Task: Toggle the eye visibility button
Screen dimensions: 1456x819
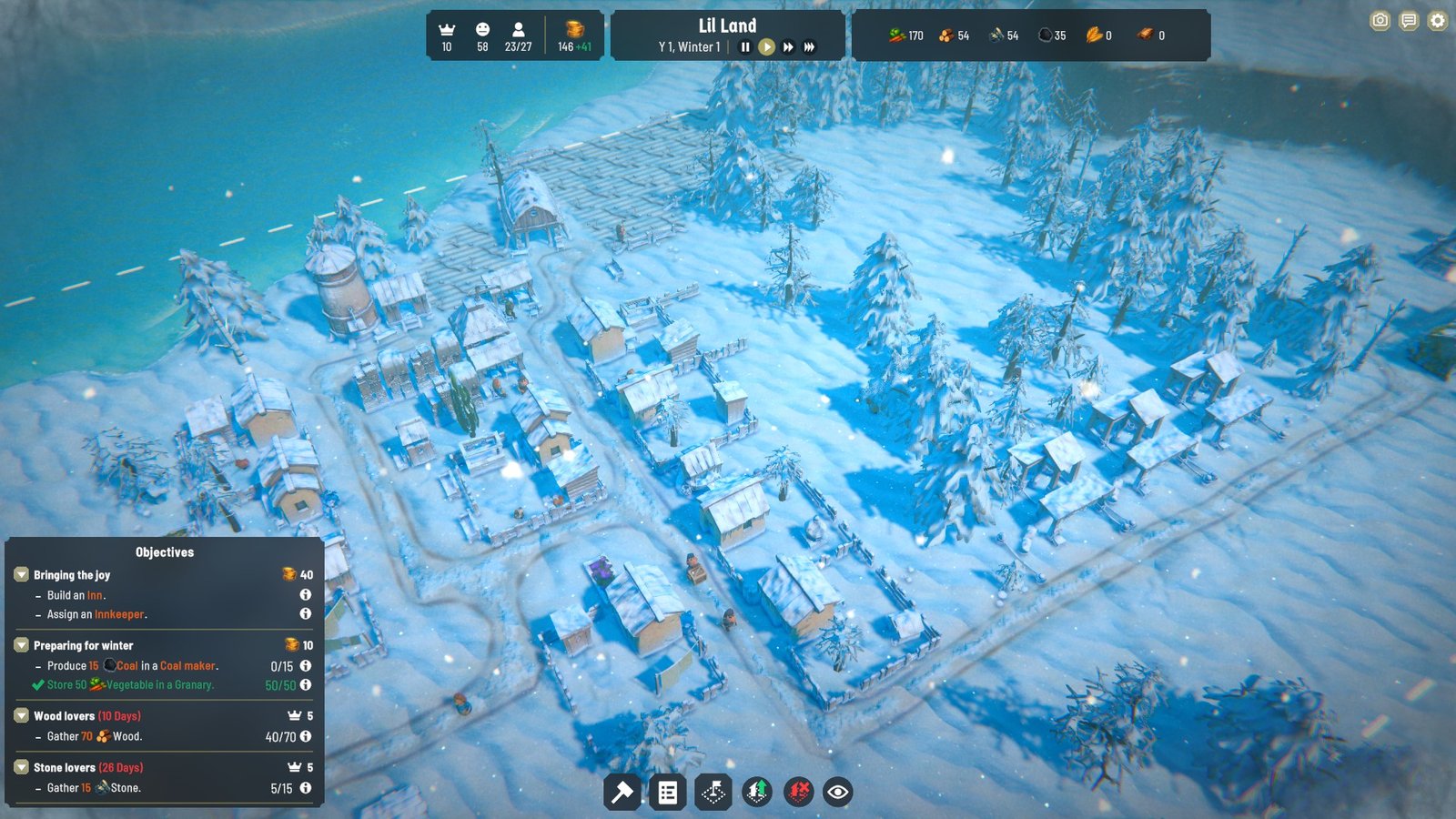Action: coord(838,793)
